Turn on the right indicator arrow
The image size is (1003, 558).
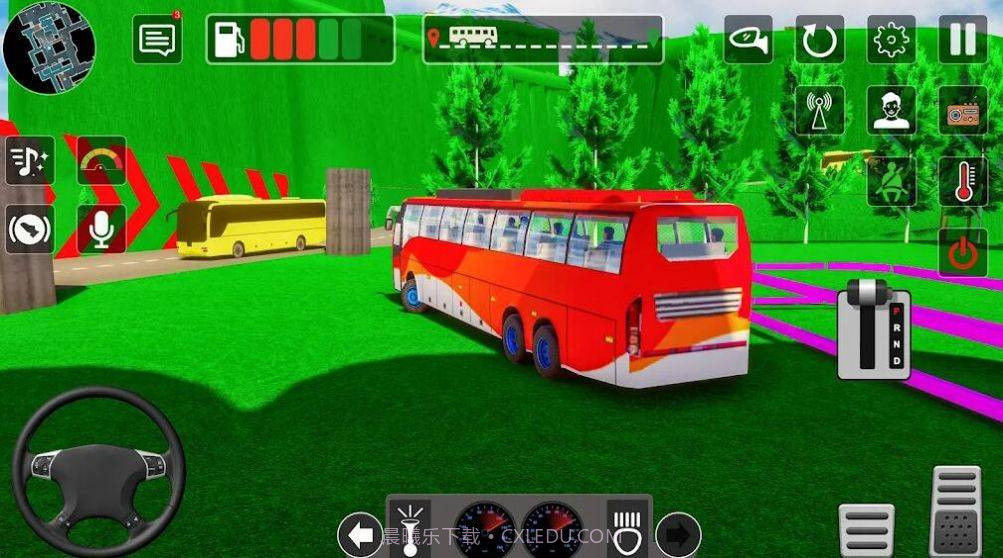(x=678, y=532)
